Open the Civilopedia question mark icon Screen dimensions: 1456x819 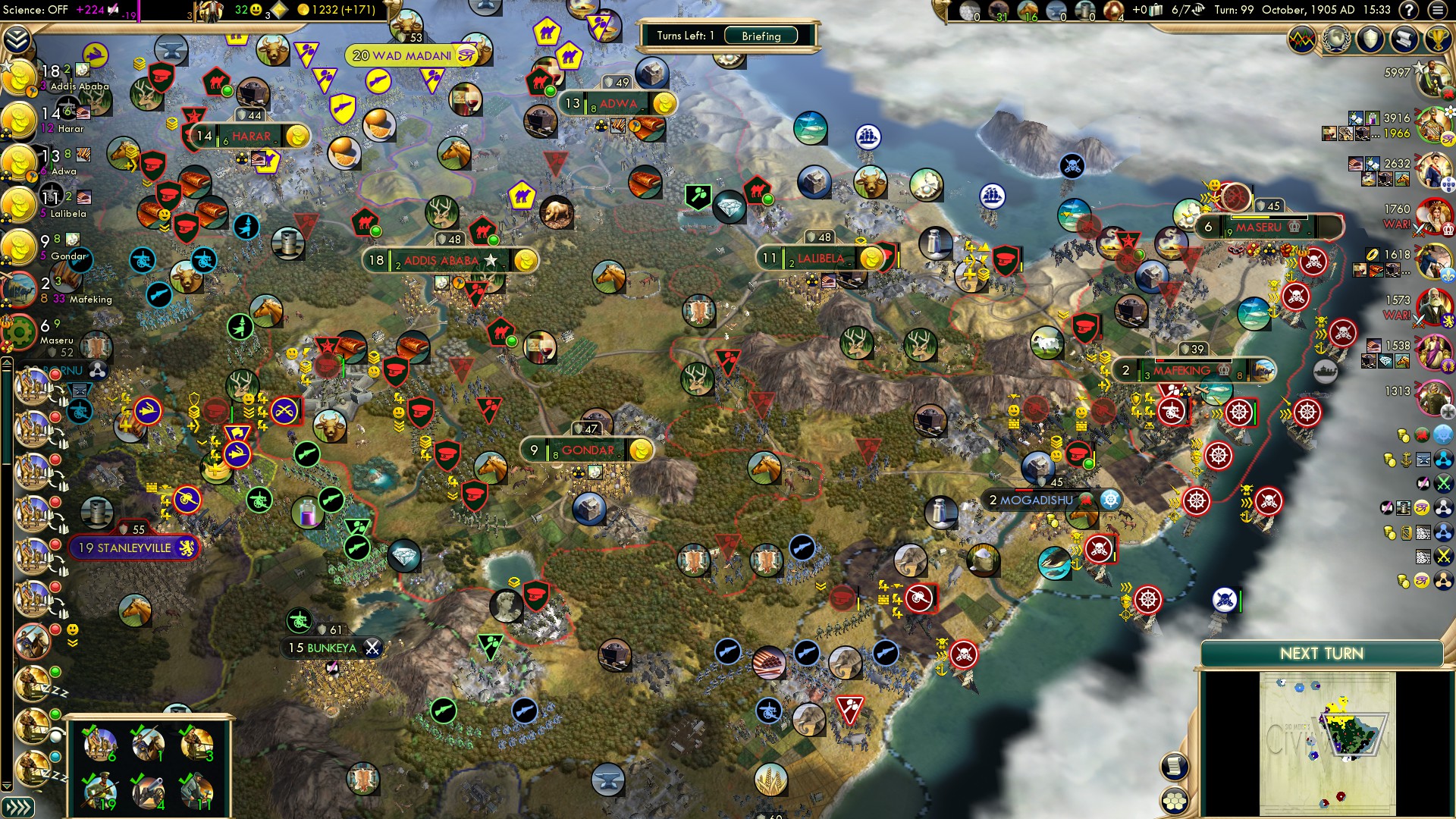click(1408, 11)
